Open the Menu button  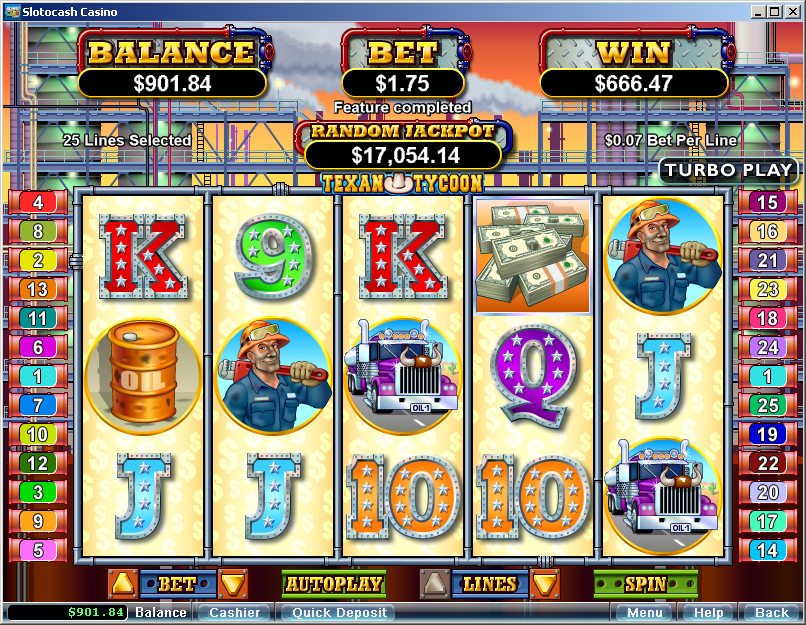pyautogui.click(x=644, y=613)
